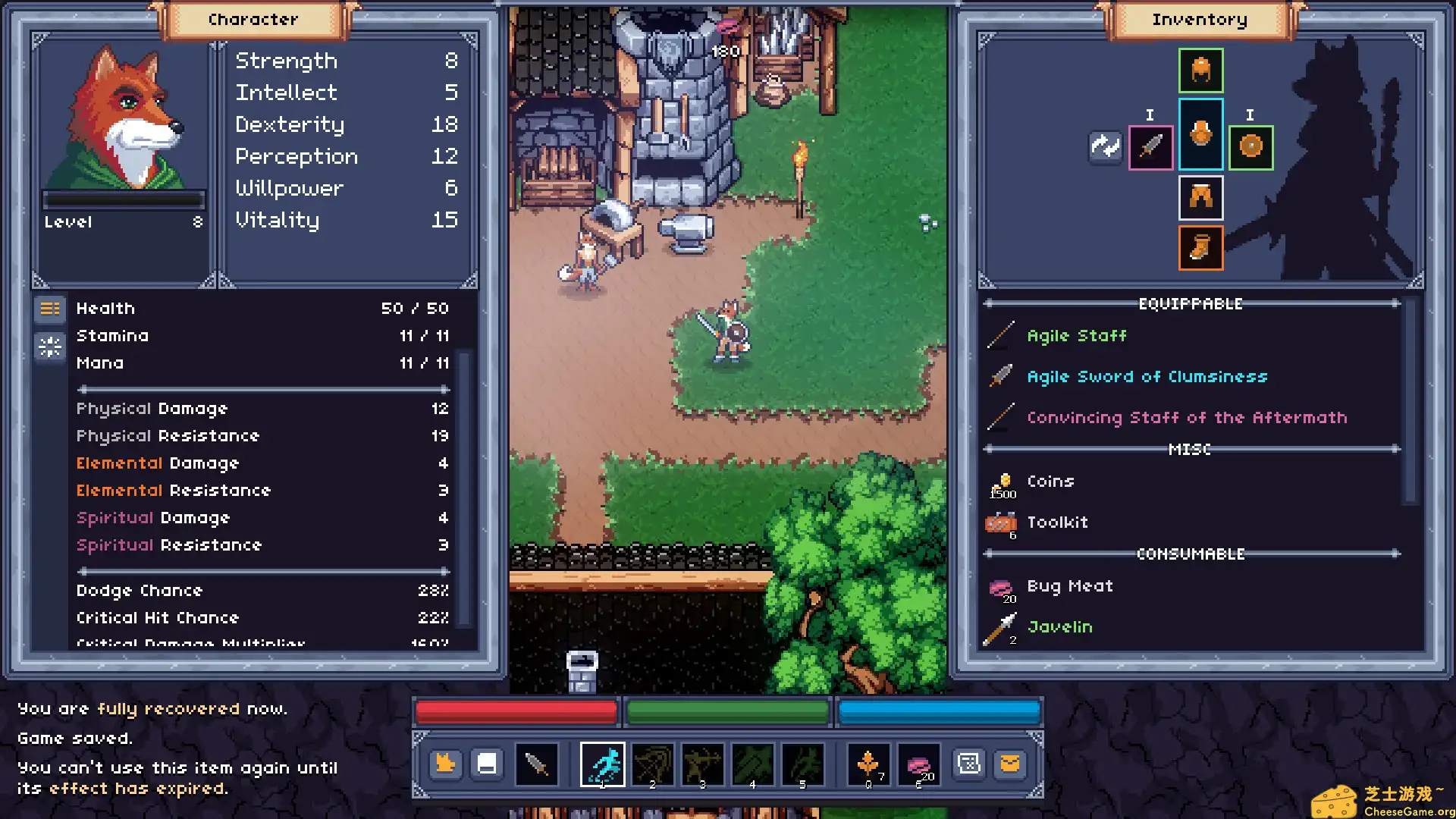Screen dimensions: 1456x819
Task: Choose Bug Meat in the consumables list
Action: click(x=1069, y=586)
